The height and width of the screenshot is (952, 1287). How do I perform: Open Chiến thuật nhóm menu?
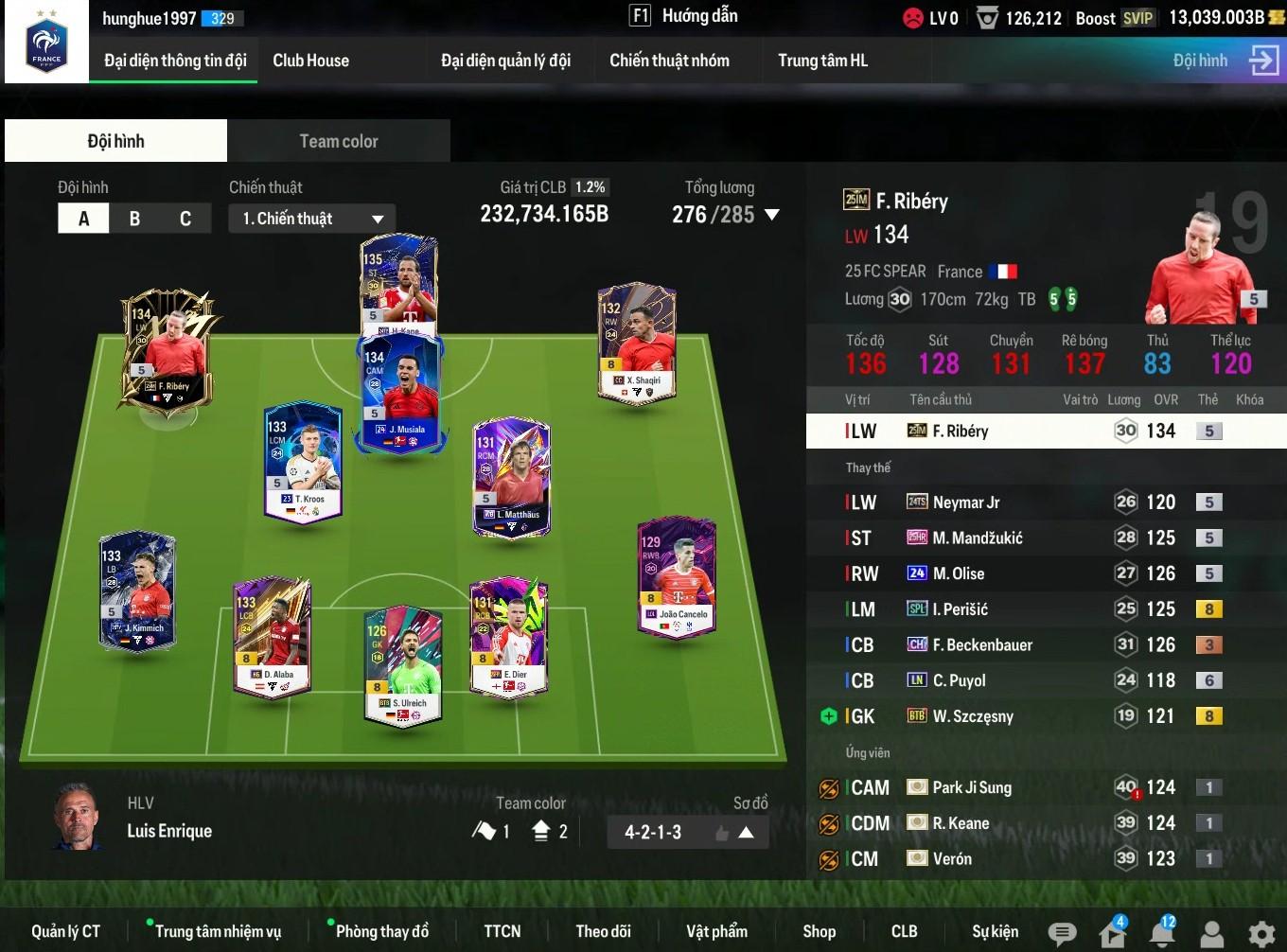[x=669, y=61]
